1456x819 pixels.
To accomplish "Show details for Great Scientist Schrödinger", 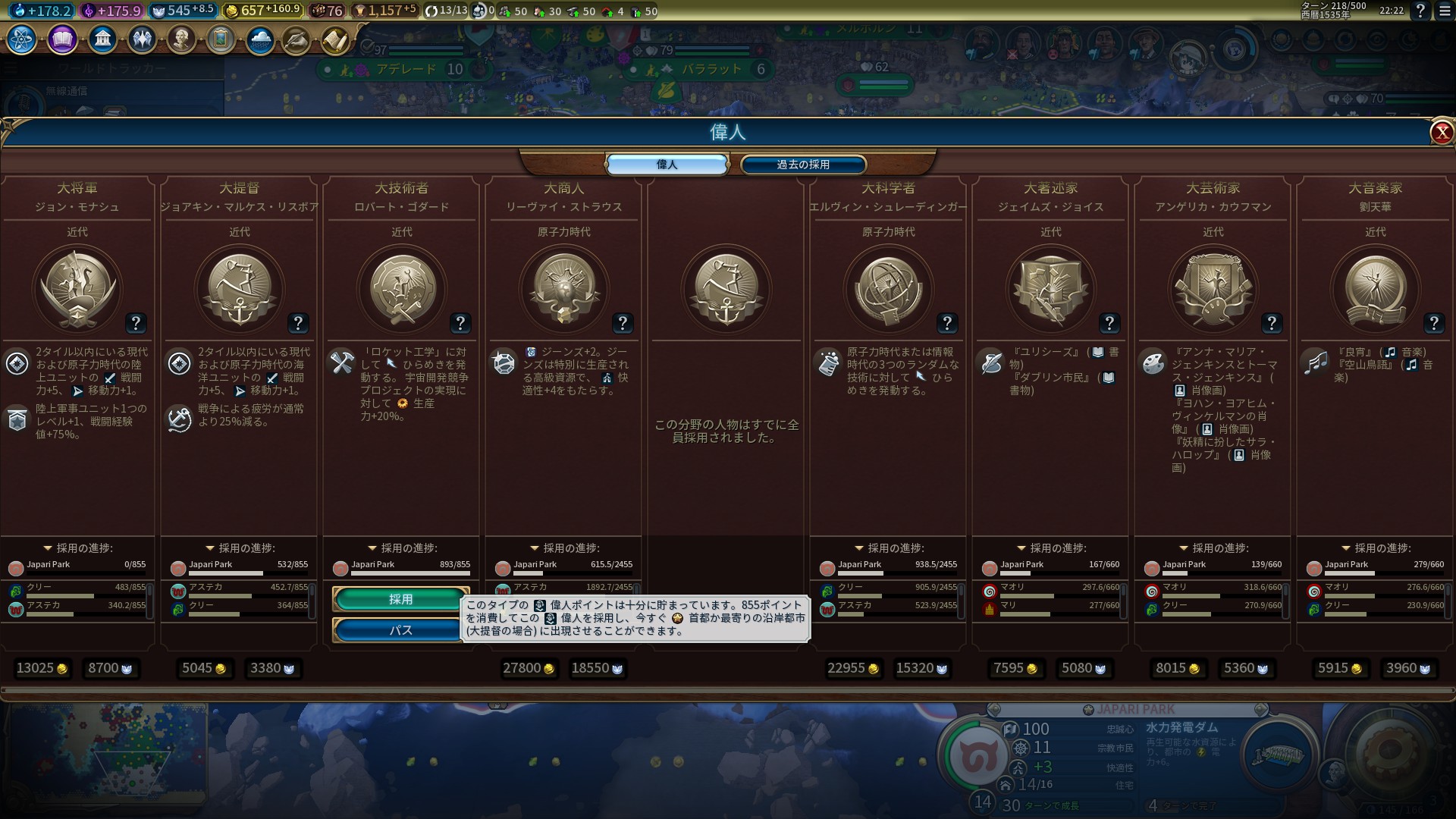I will click(x=947, y=324).
